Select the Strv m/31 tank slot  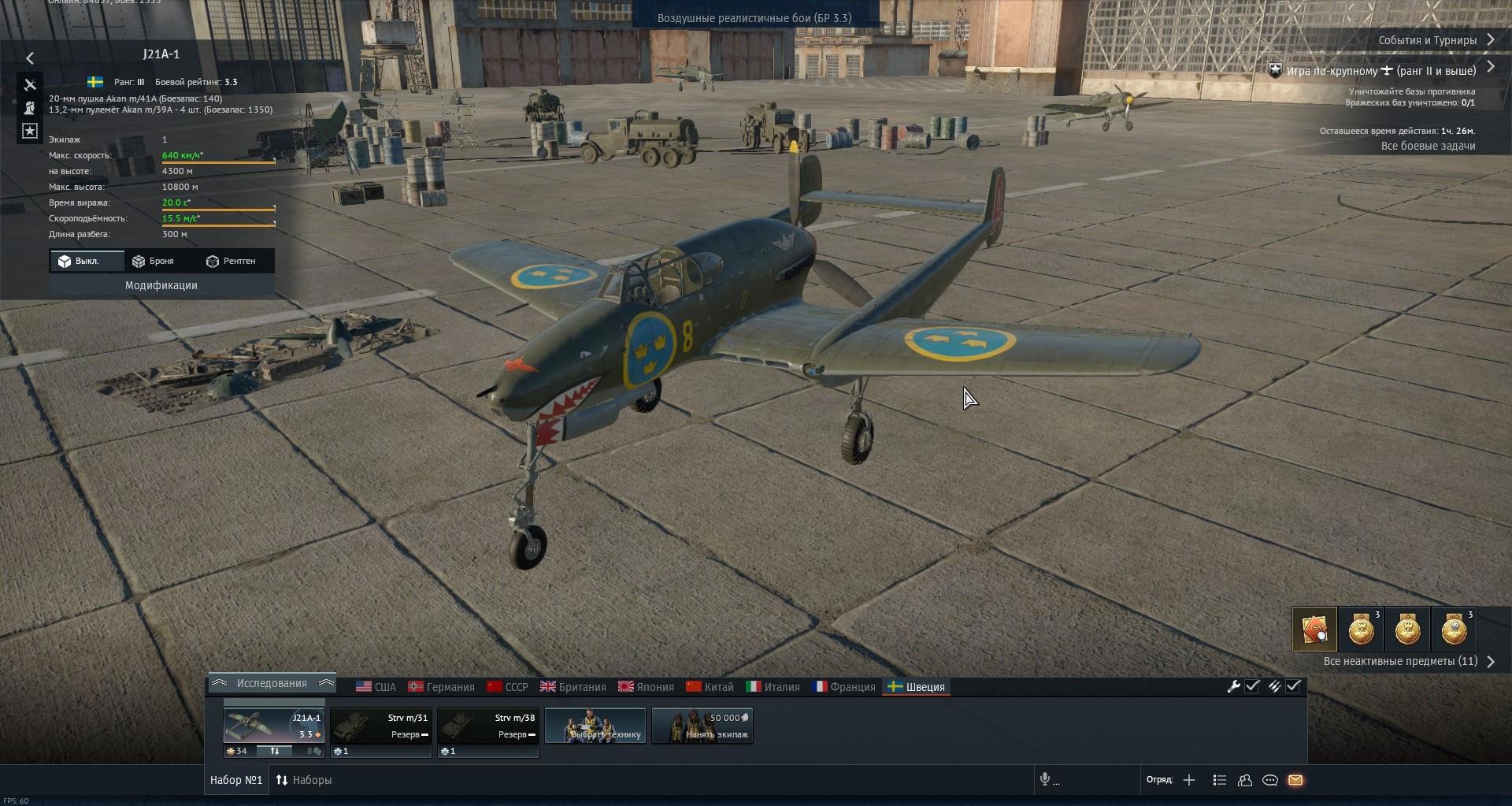pos(380,726)
